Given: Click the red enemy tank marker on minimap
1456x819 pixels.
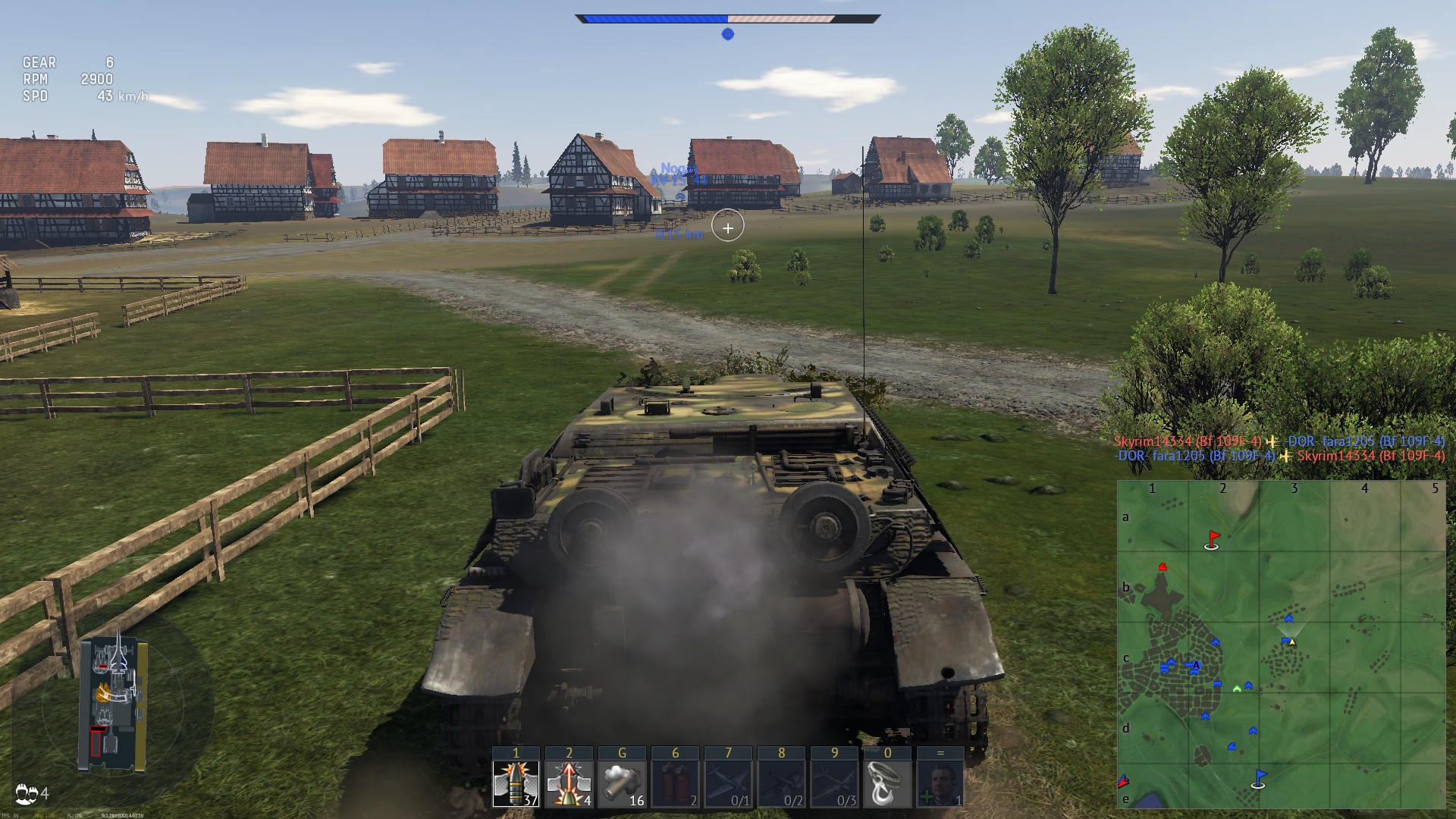Looking at the screenshot, I should [1162, 567].
